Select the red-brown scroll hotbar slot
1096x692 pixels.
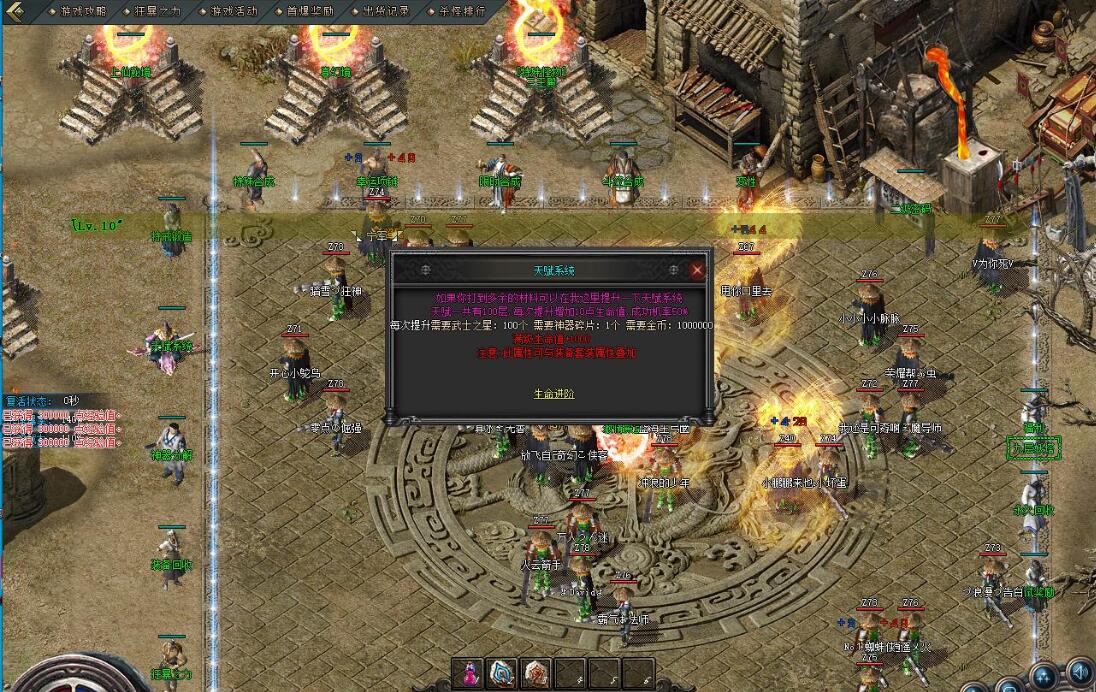click(536, 673)
